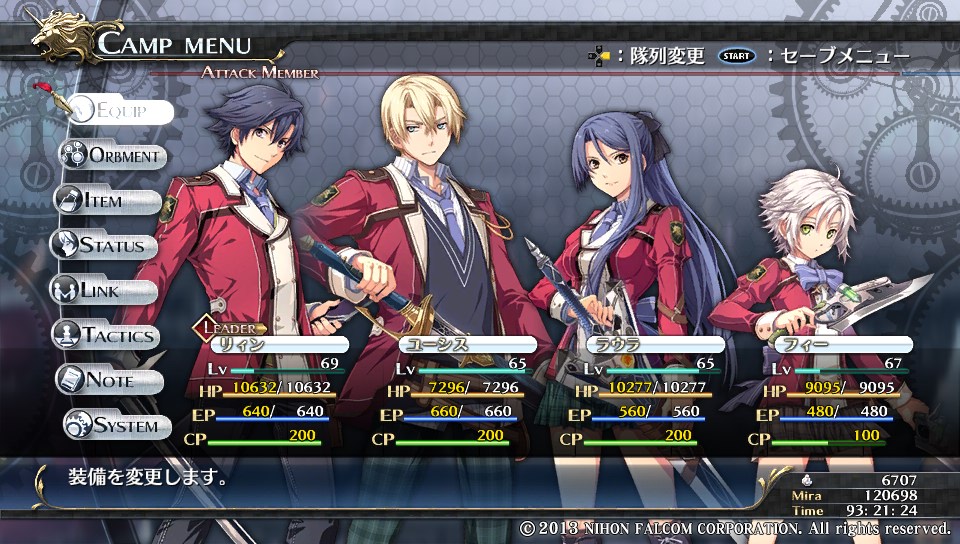Choose ユーシス's name plate
The image size is (960, 544).
click(468, 345)
